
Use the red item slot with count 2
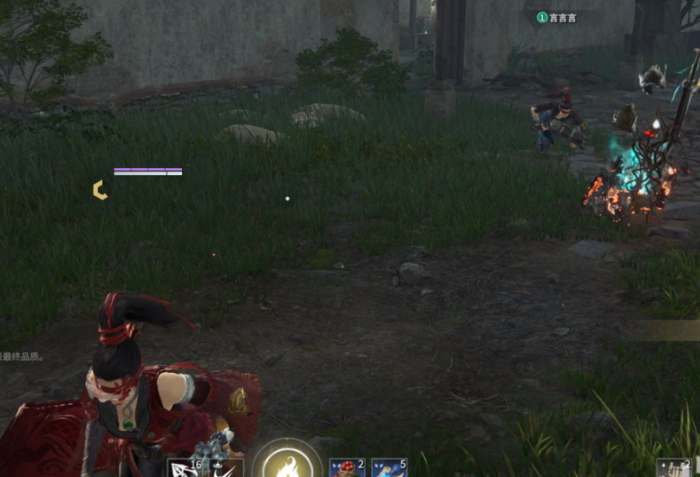pos(347,468)
